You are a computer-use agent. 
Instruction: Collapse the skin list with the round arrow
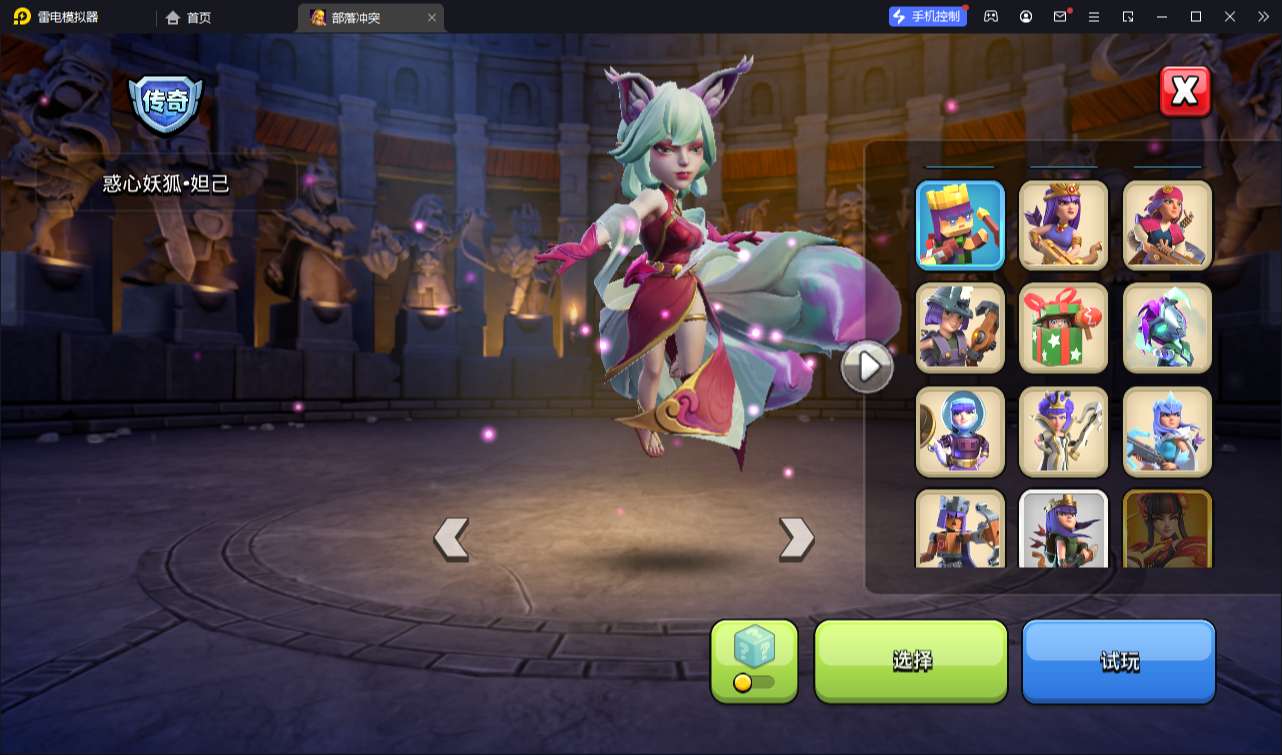tap(867, 367)
